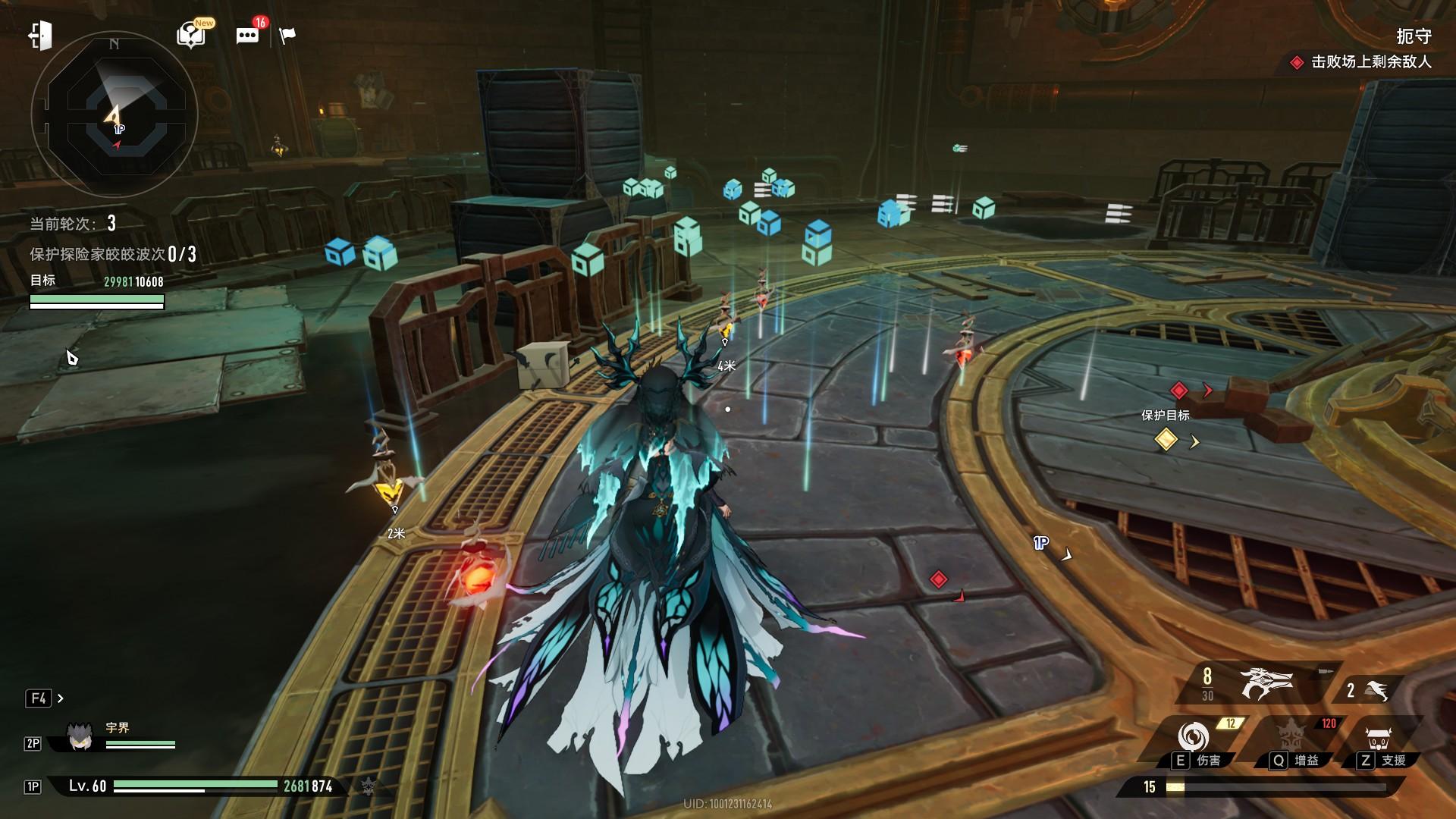Click the white flag icon

click(287, 36)
